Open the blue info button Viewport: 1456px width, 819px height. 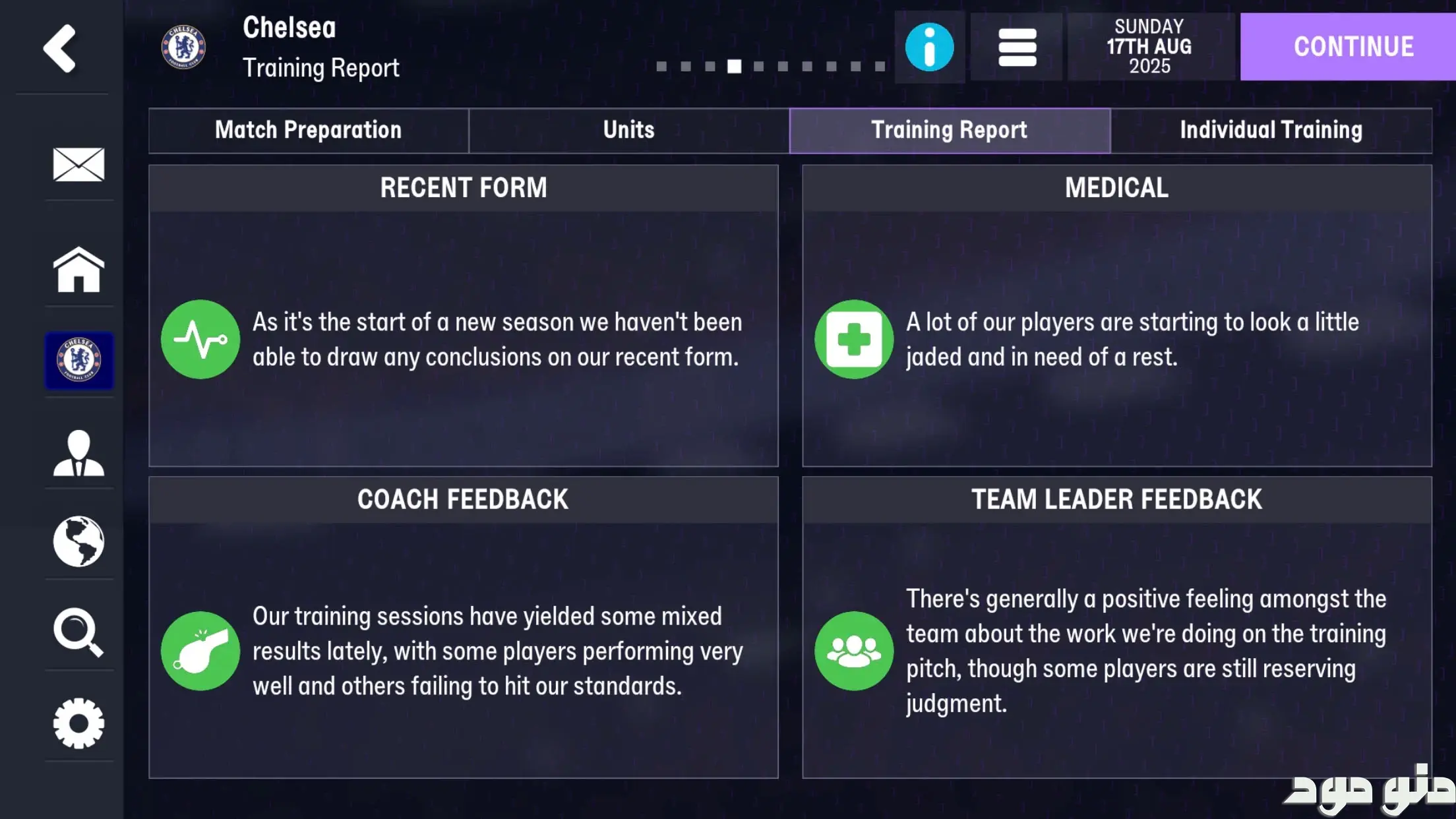click(x=929, y=47)
